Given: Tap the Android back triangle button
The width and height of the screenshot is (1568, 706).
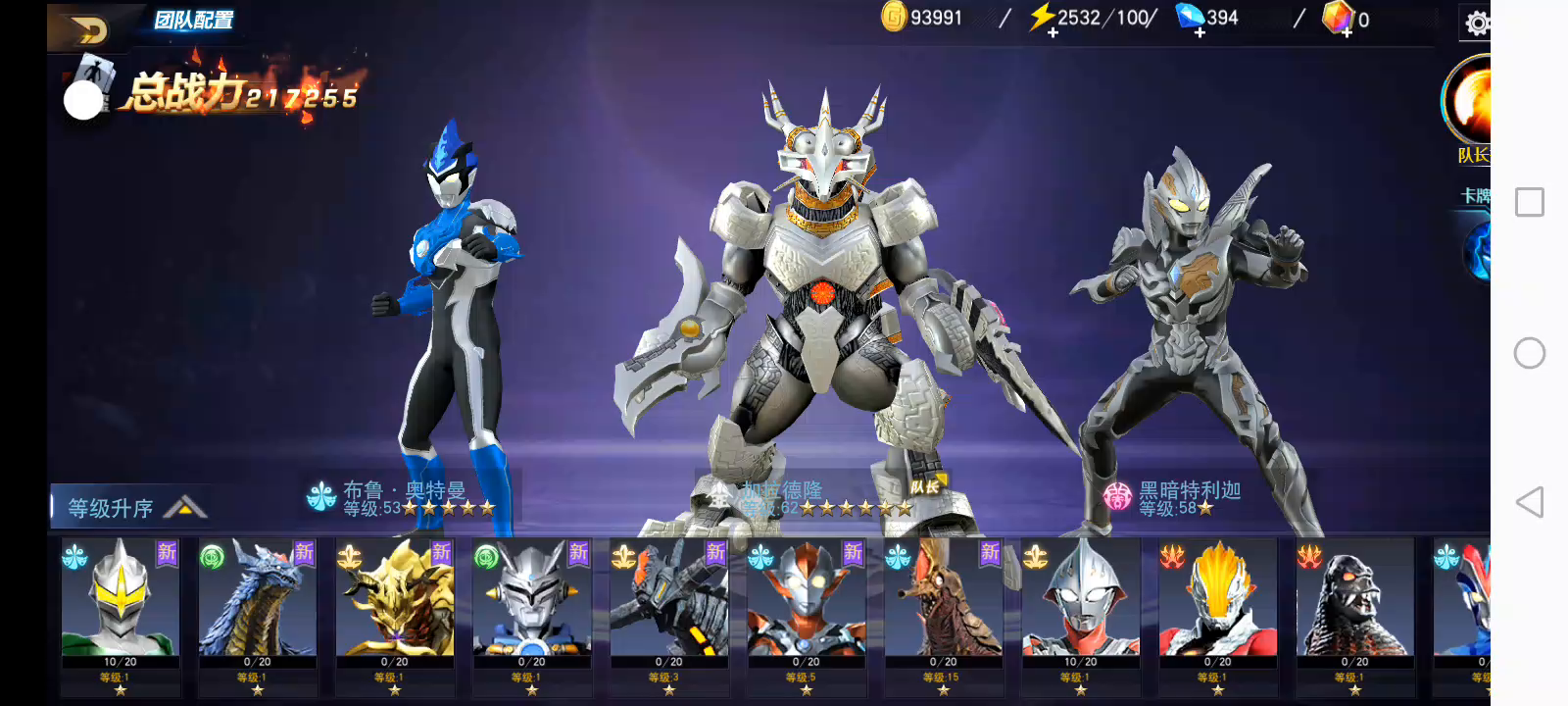Looking at the screenshot, I should (x=1529, y=502).
